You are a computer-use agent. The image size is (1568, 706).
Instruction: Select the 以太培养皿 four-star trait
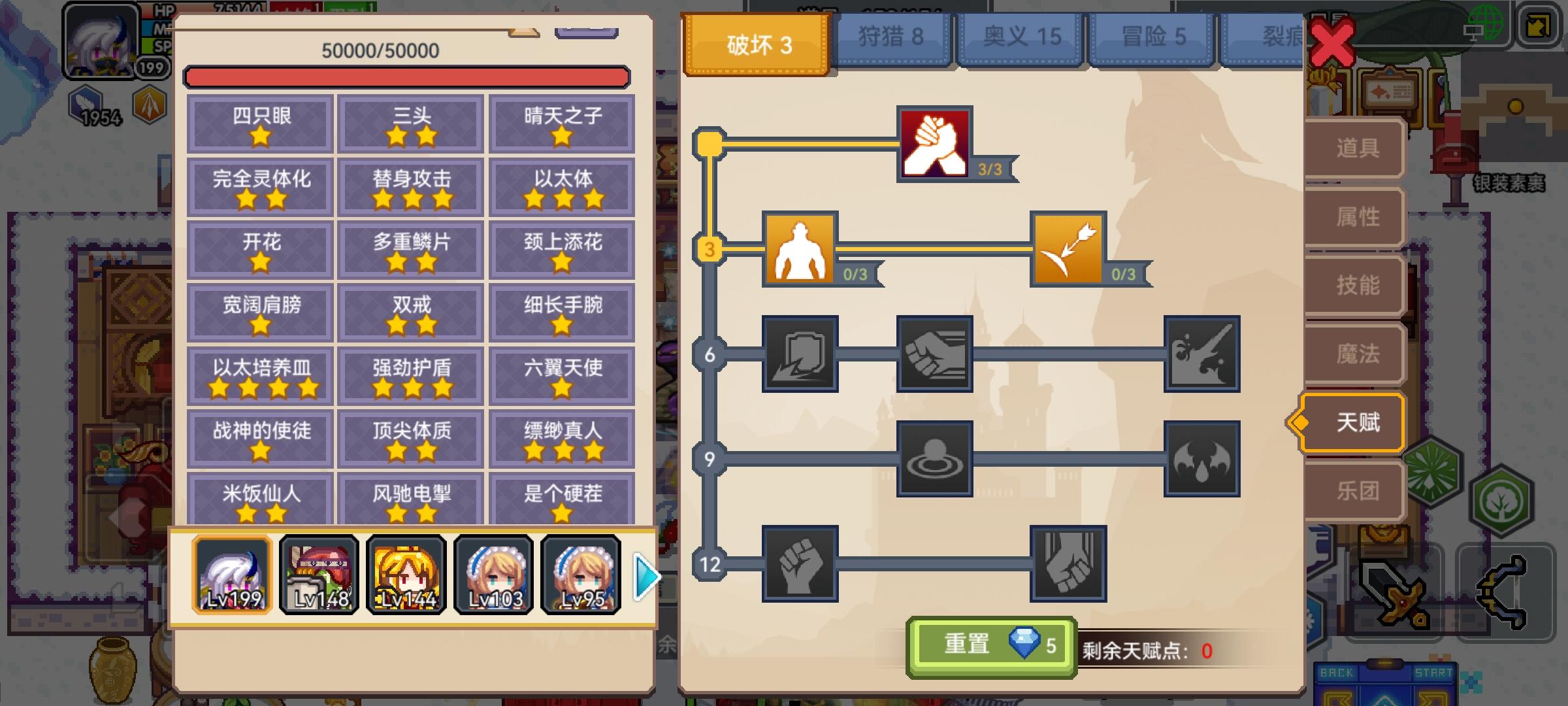[x=259, y=376]
